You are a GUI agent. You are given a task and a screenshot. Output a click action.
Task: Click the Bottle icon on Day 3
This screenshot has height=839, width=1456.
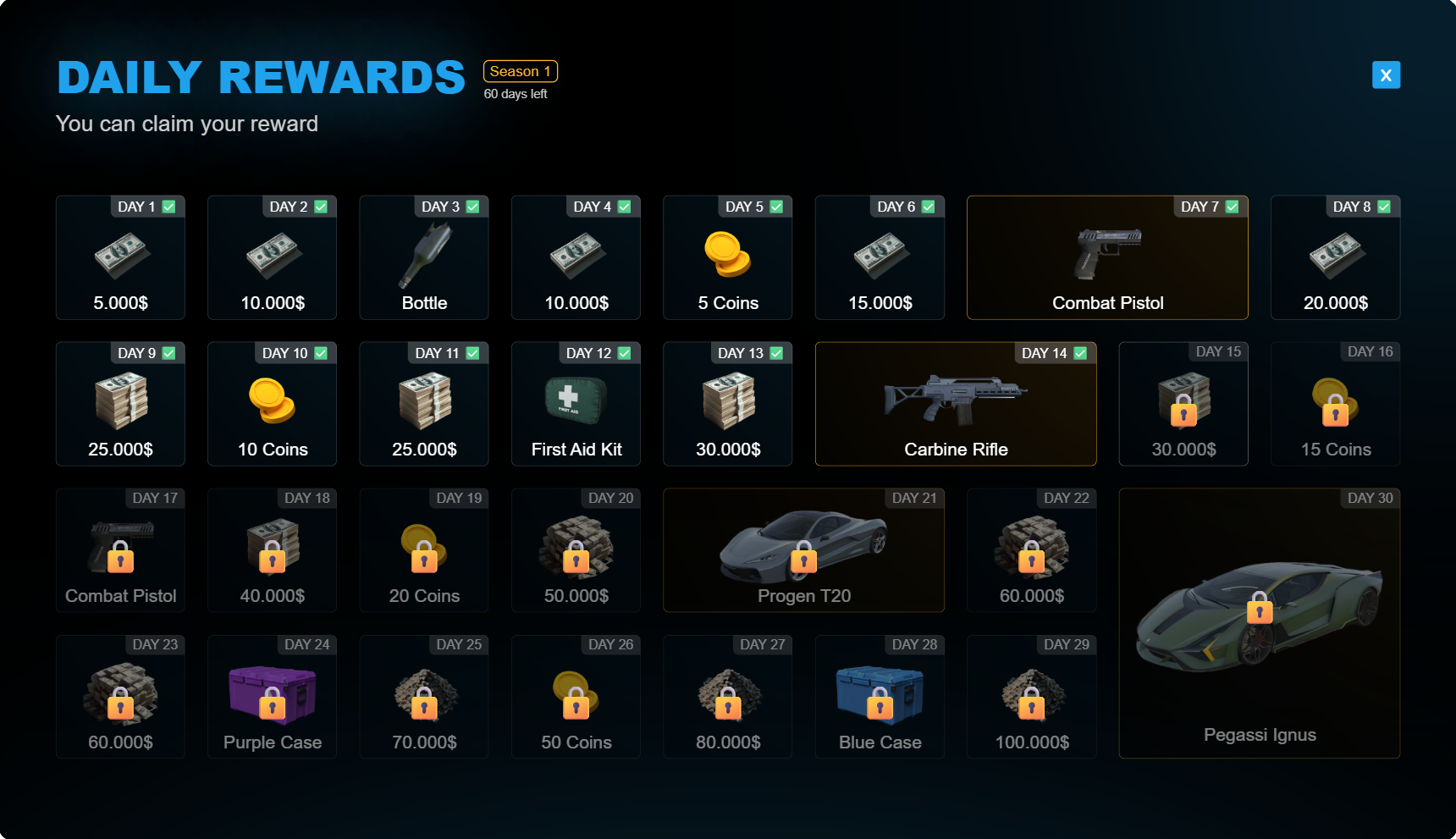pos(423,254)
